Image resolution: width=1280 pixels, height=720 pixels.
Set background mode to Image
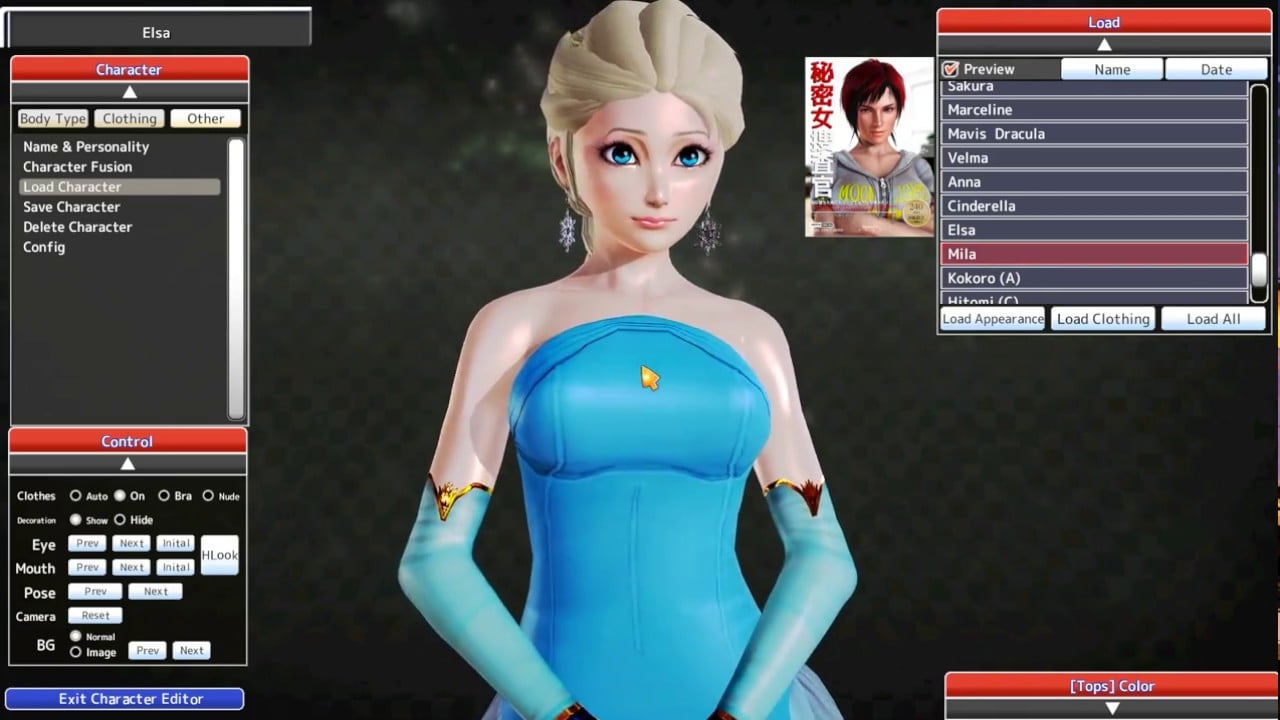click(x=74, y=651)
